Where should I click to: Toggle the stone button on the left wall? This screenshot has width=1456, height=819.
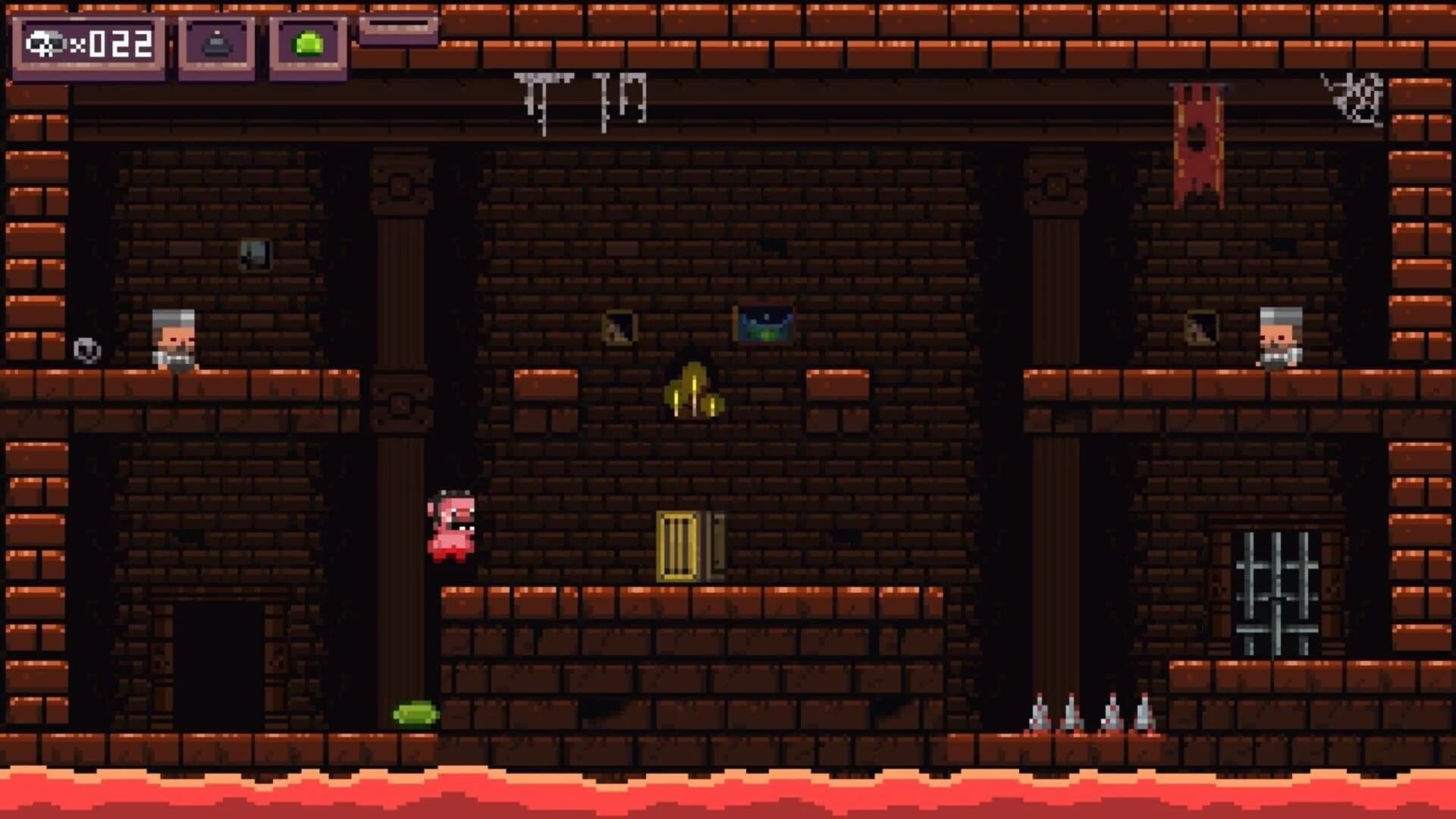[x=86, y=351]
